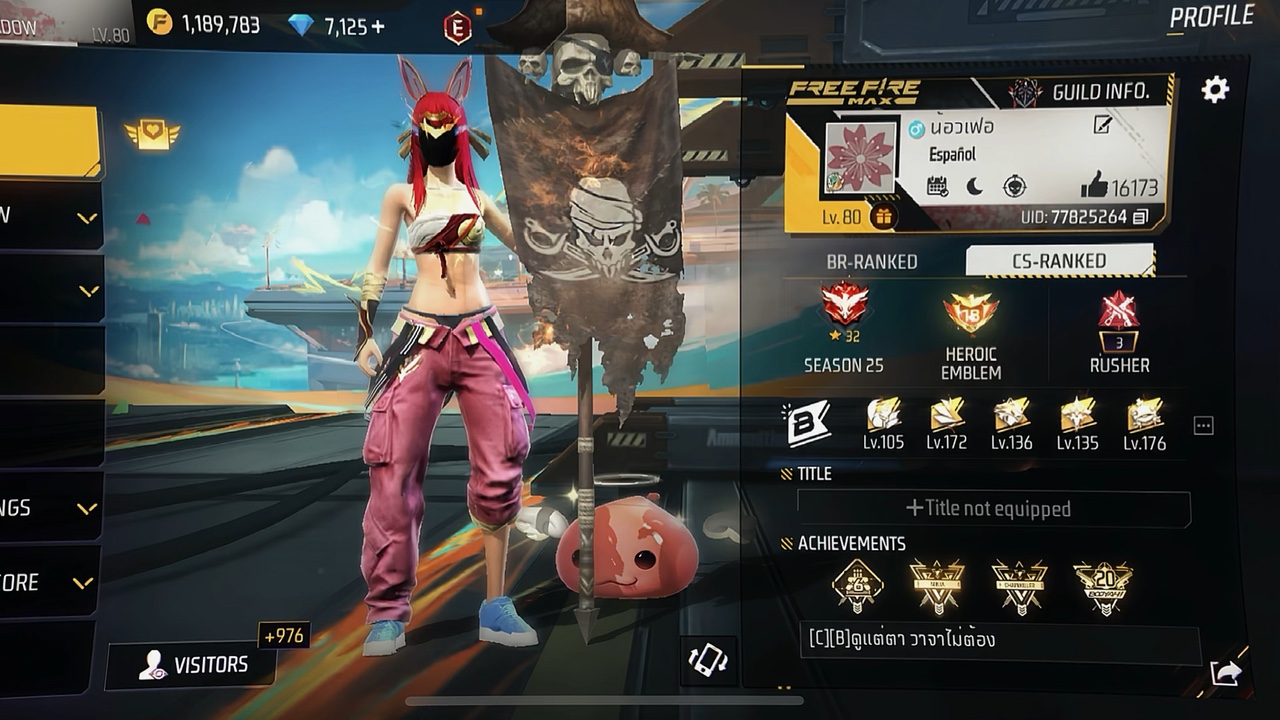This screenshot has width=1280, height=720.
Task: Edit the signature text box
Action: click(998, 640)
